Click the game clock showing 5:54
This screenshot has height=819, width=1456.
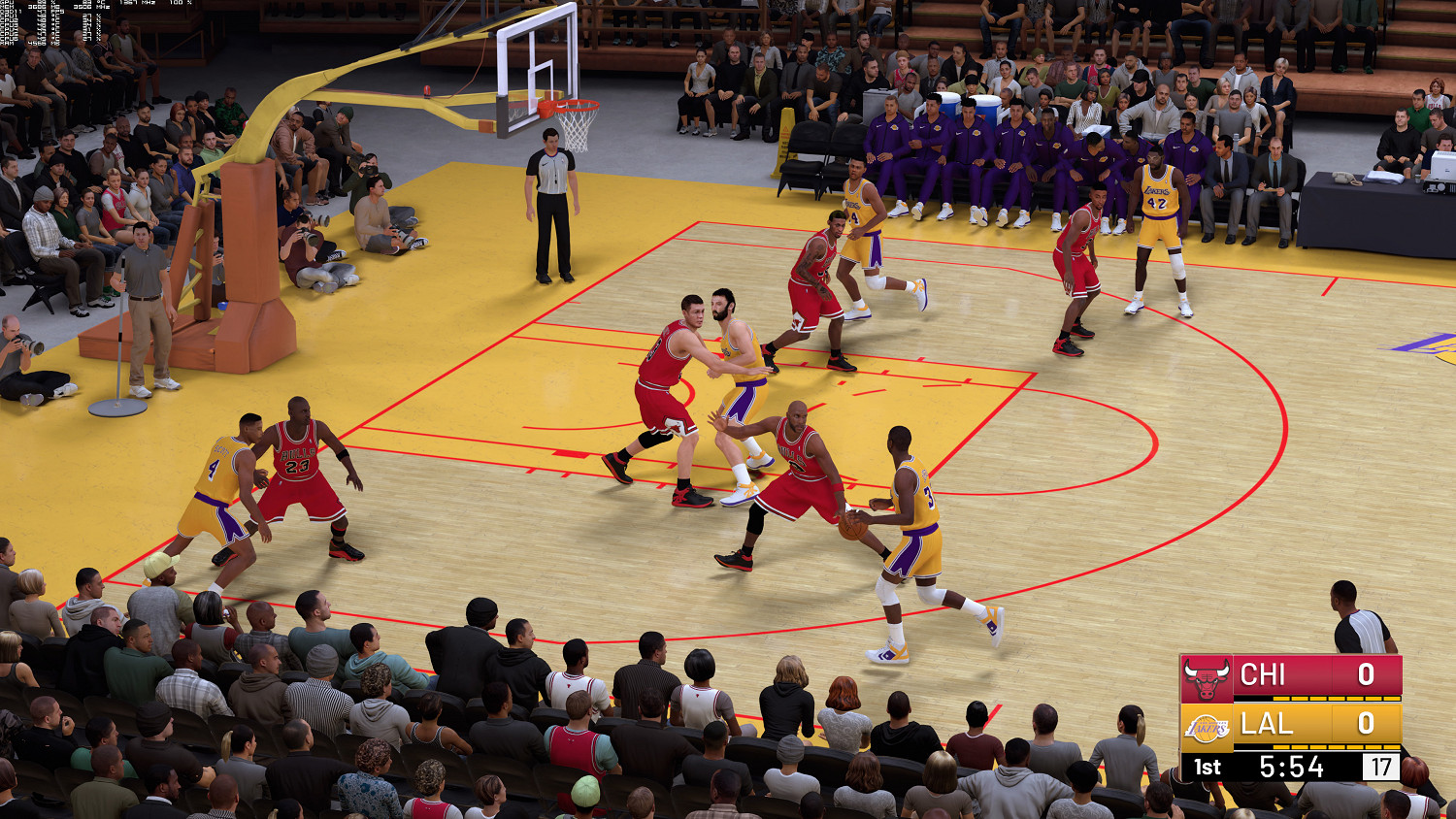point(1291,765)
